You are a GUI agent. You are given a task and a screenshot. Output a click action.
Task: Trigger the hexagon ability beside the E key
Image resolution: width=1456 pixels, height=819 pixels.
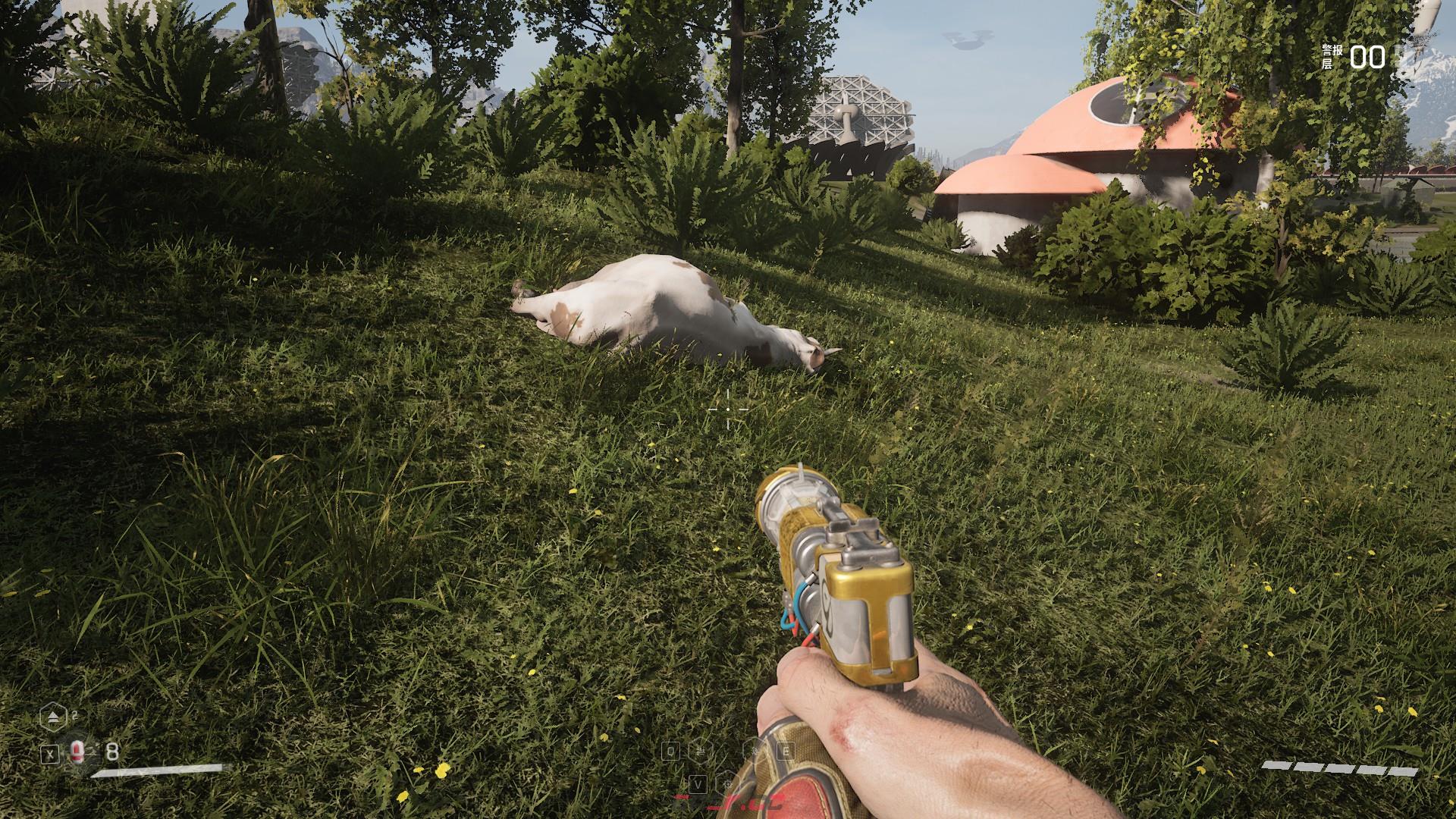click(755, 751)
